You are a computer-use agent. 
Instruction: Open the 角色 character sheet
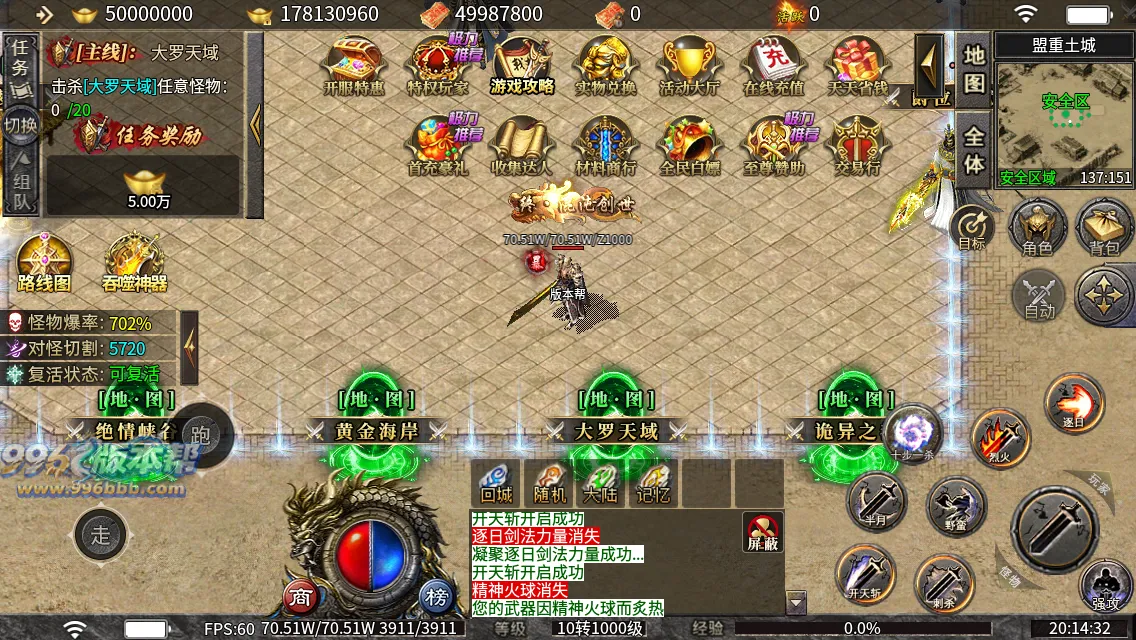pos(1036,226)
